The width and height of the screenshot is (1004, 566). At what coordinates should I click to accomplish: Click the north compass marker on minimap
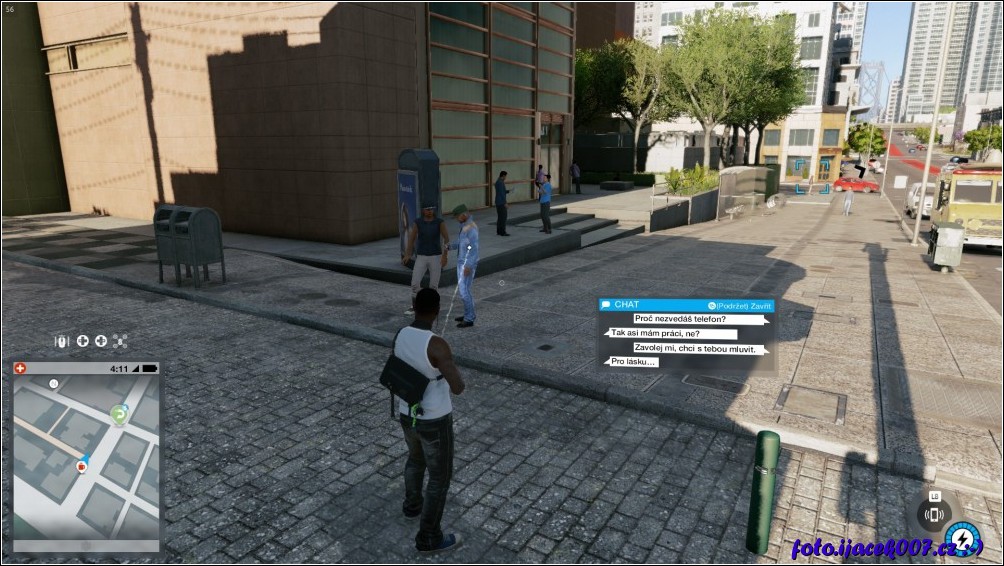(x=53, y=383)
